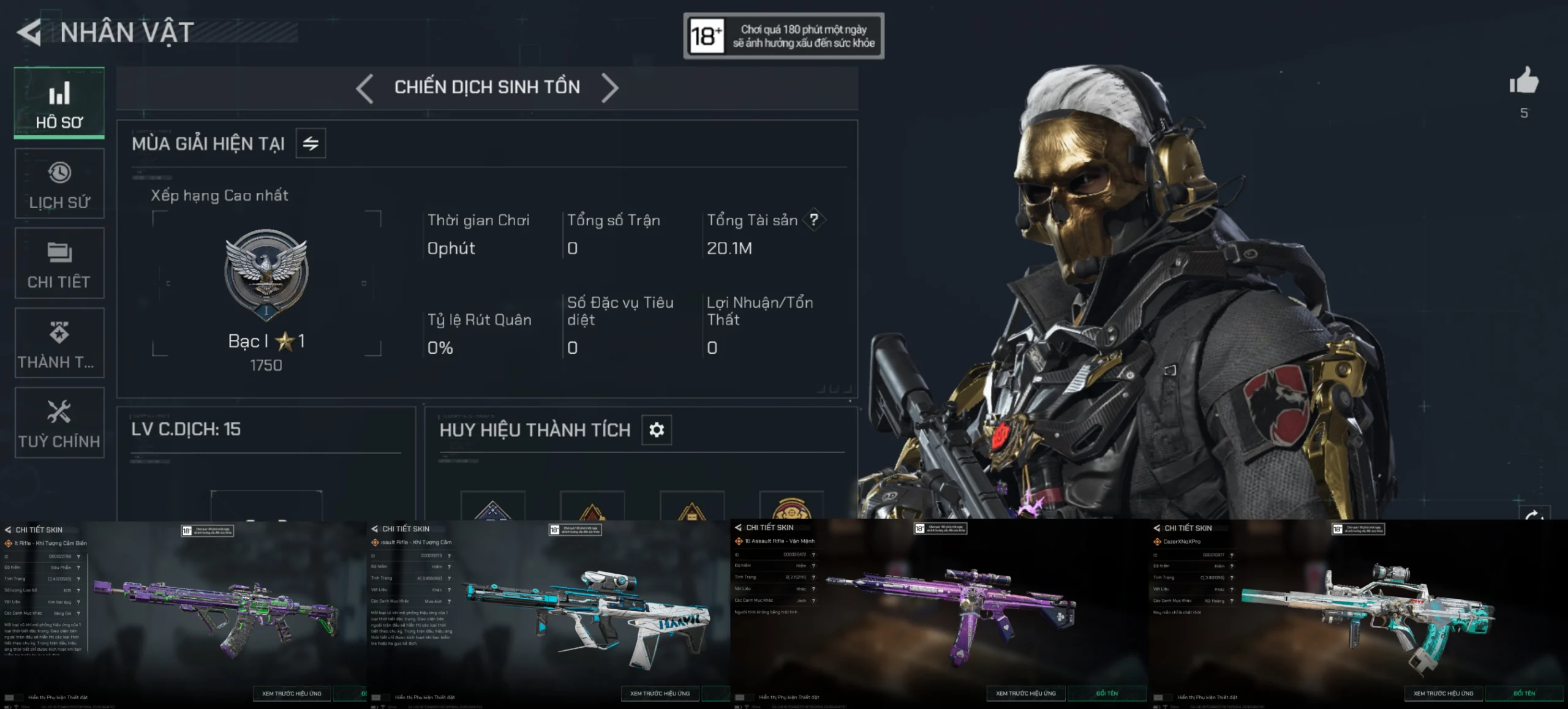This screenshot has height=709, width=1568.
Task: Open the Hồ Sơ profile tab
Action: [59, 103]
